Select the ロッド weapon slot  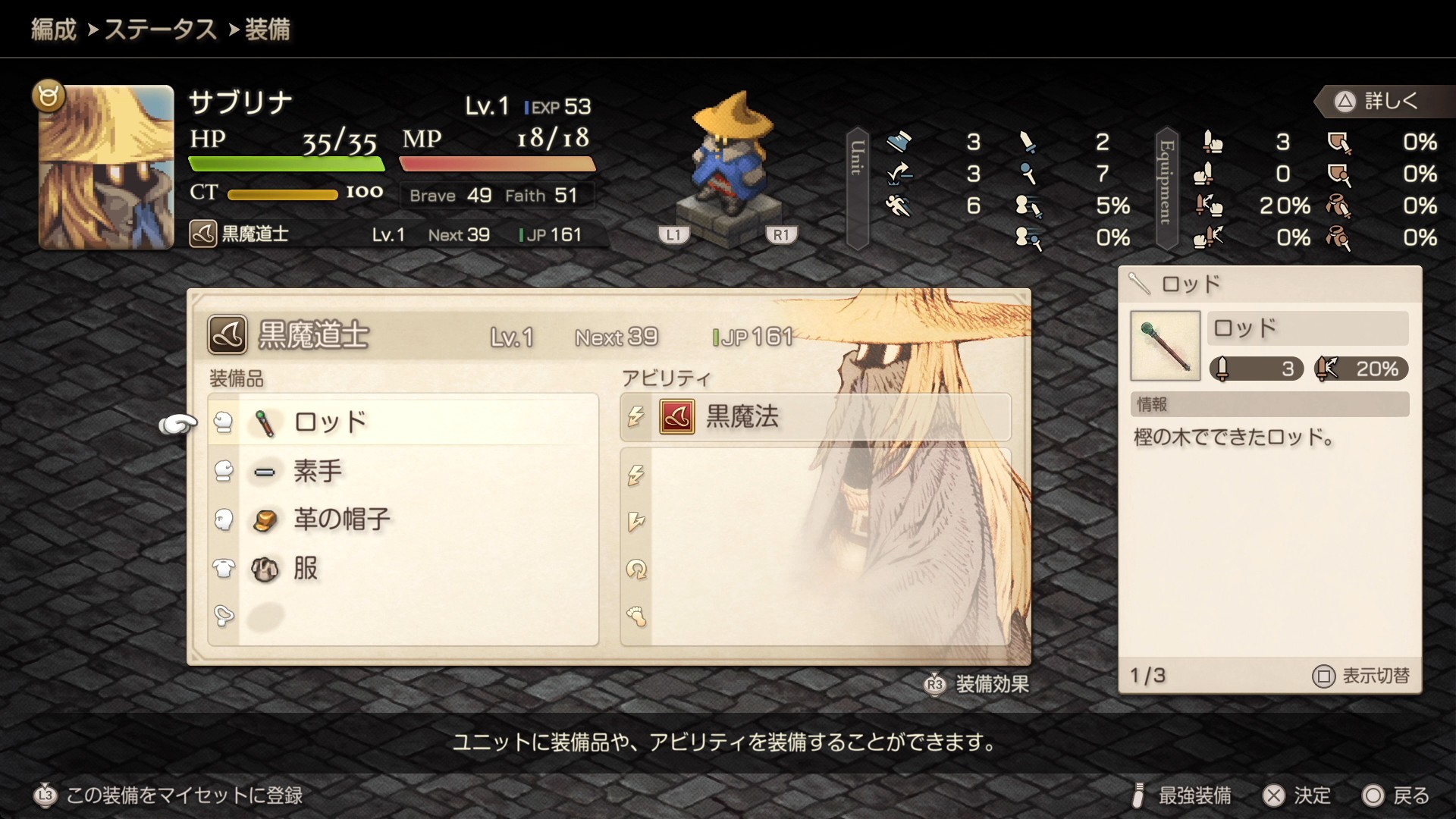point(403,422)
